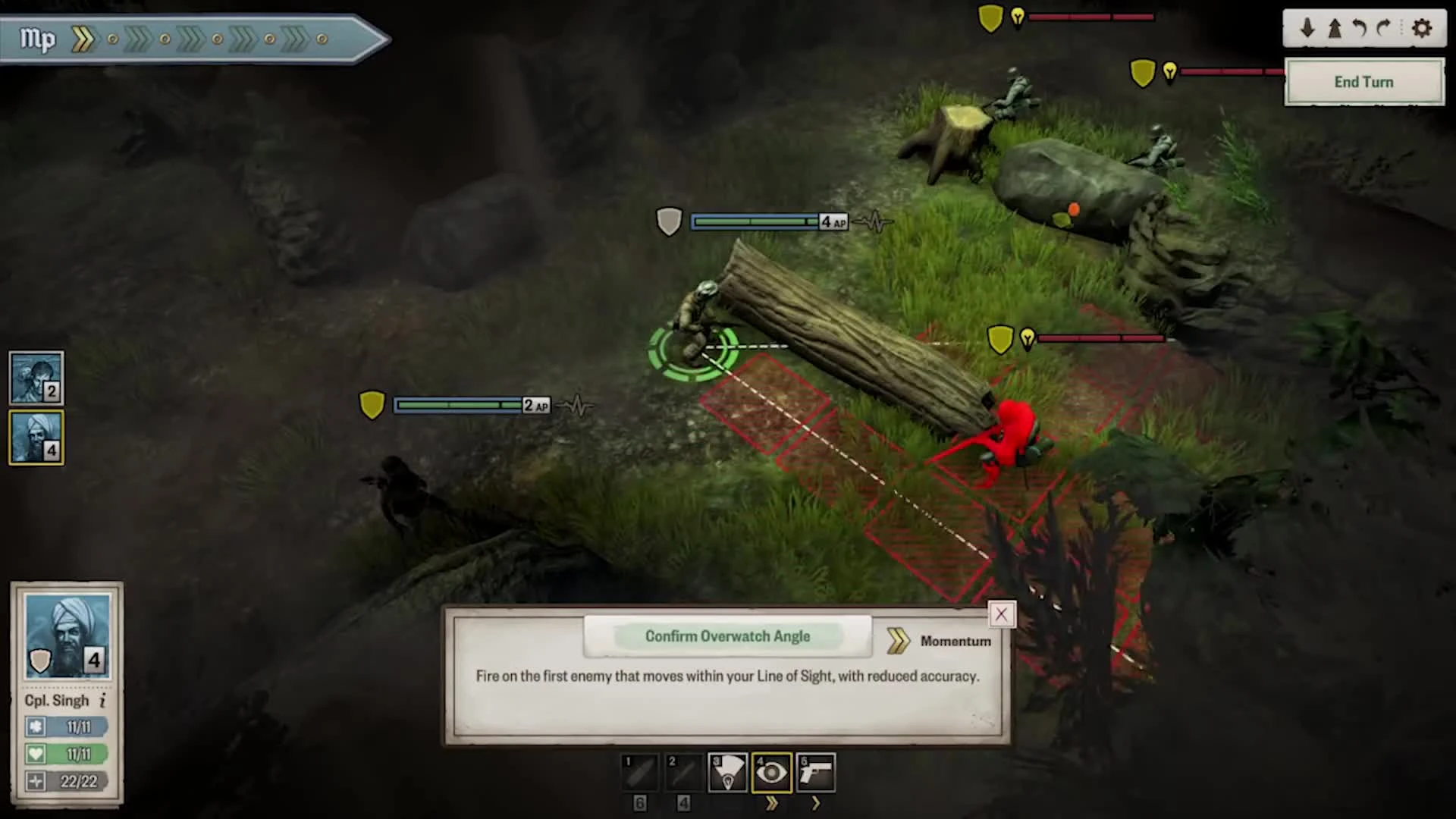Screen dimensions: 1456x819
Task: Select the cone angle ability in slot 3
Action: (x=727, y=770)
